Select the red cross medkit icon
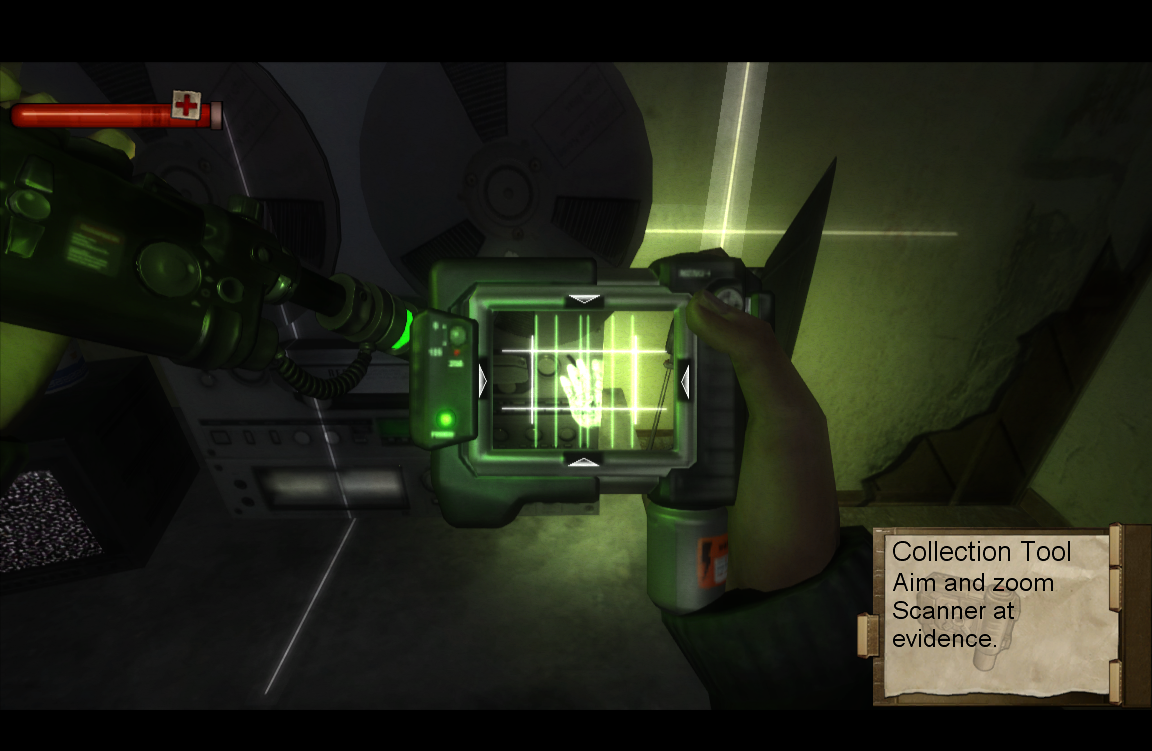This screenshot has width=1152, height=751. [x=186, y=105]
